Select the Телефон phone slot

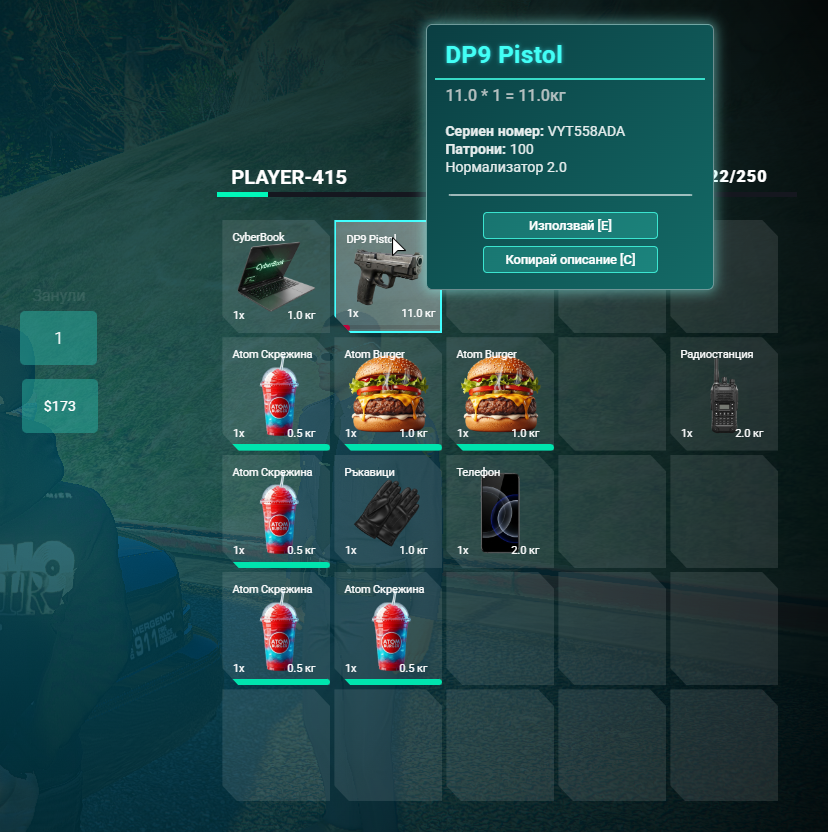499,510
